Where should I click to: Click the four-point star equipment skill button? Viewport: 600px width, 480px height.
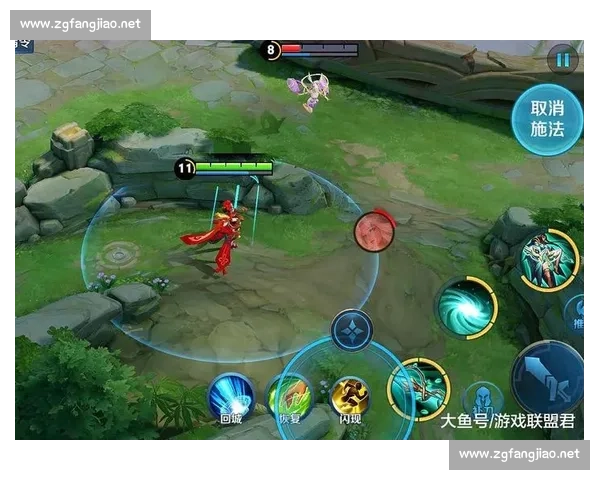(x=352, y=331)
